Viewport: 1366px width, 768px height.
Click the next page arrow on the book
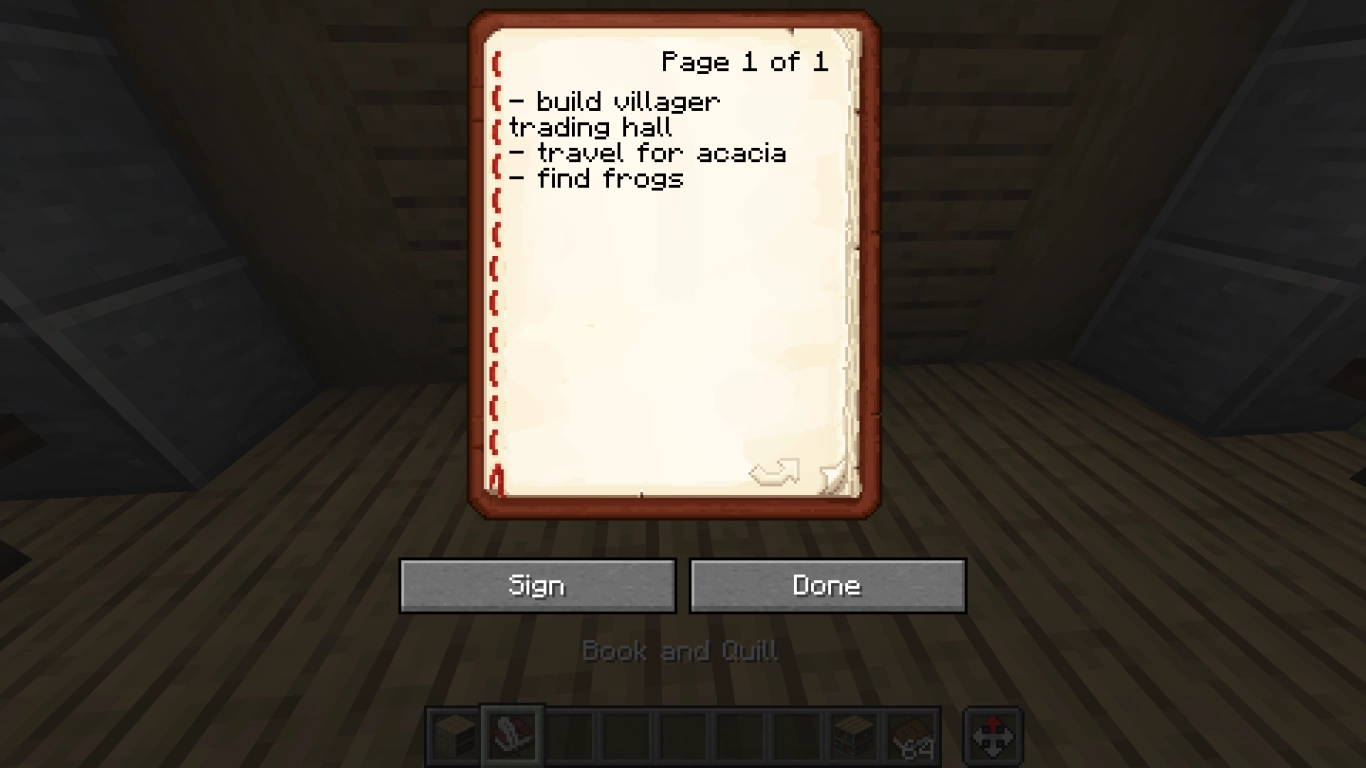776,472
